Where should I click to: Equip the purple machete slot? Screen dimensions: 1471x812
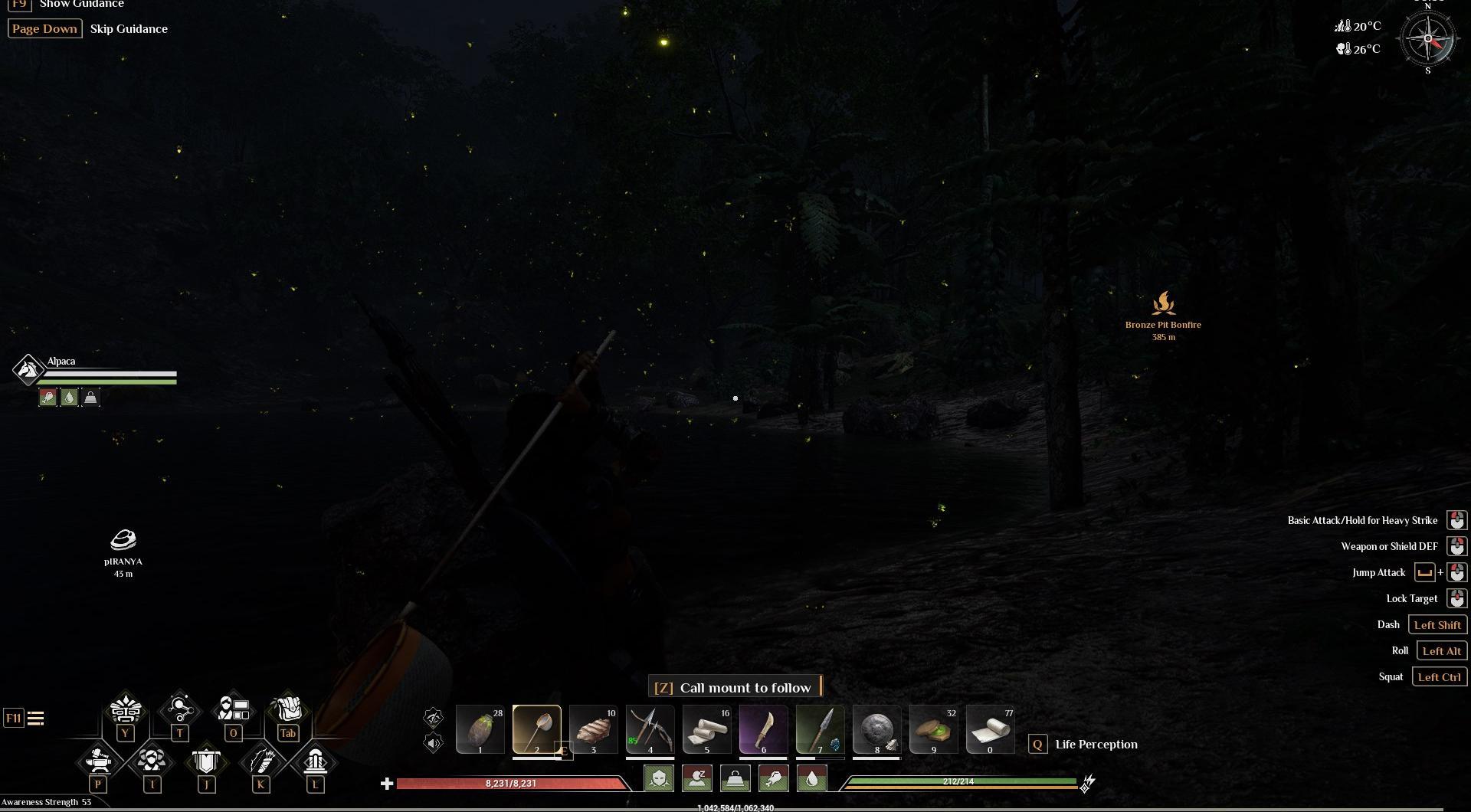tap(763, 729)
